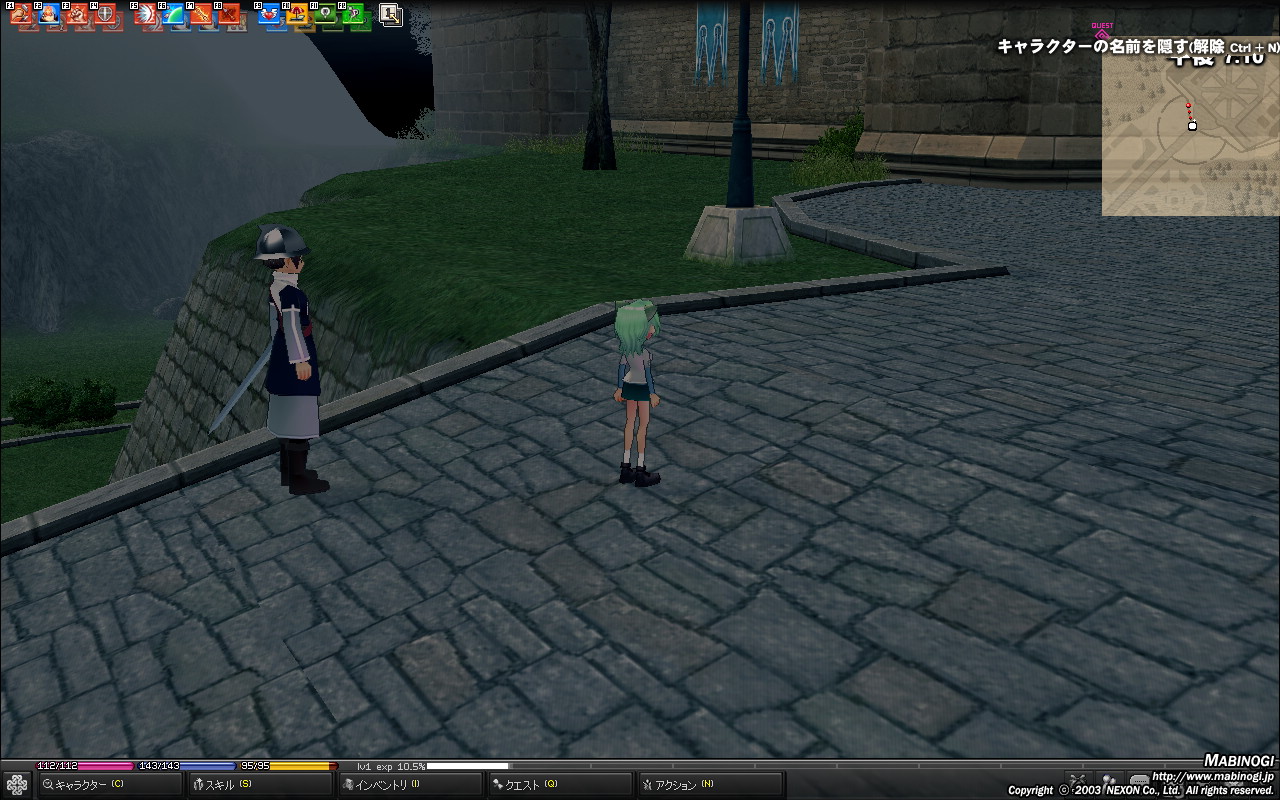
Task: Select the F3 punch skill icon
Action: (x=77, y=15)
